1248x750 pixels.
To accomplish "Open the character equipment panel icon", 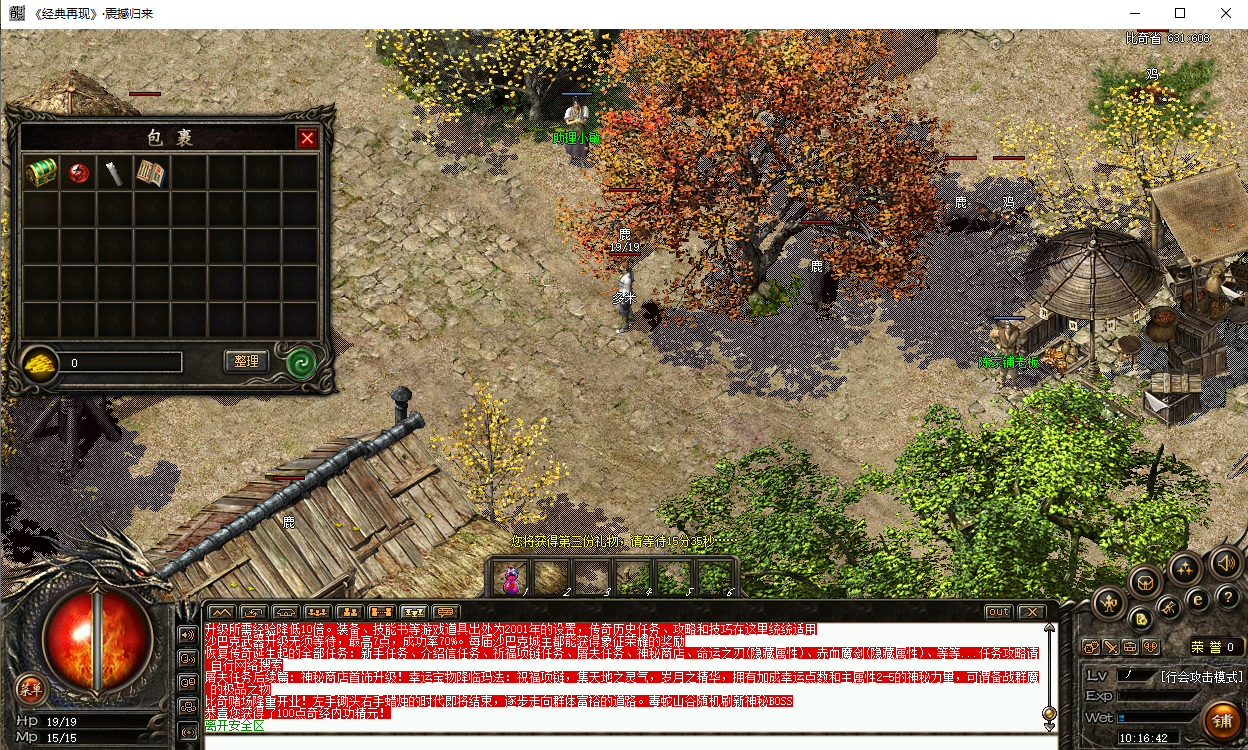I will (x=1109, y=602).
